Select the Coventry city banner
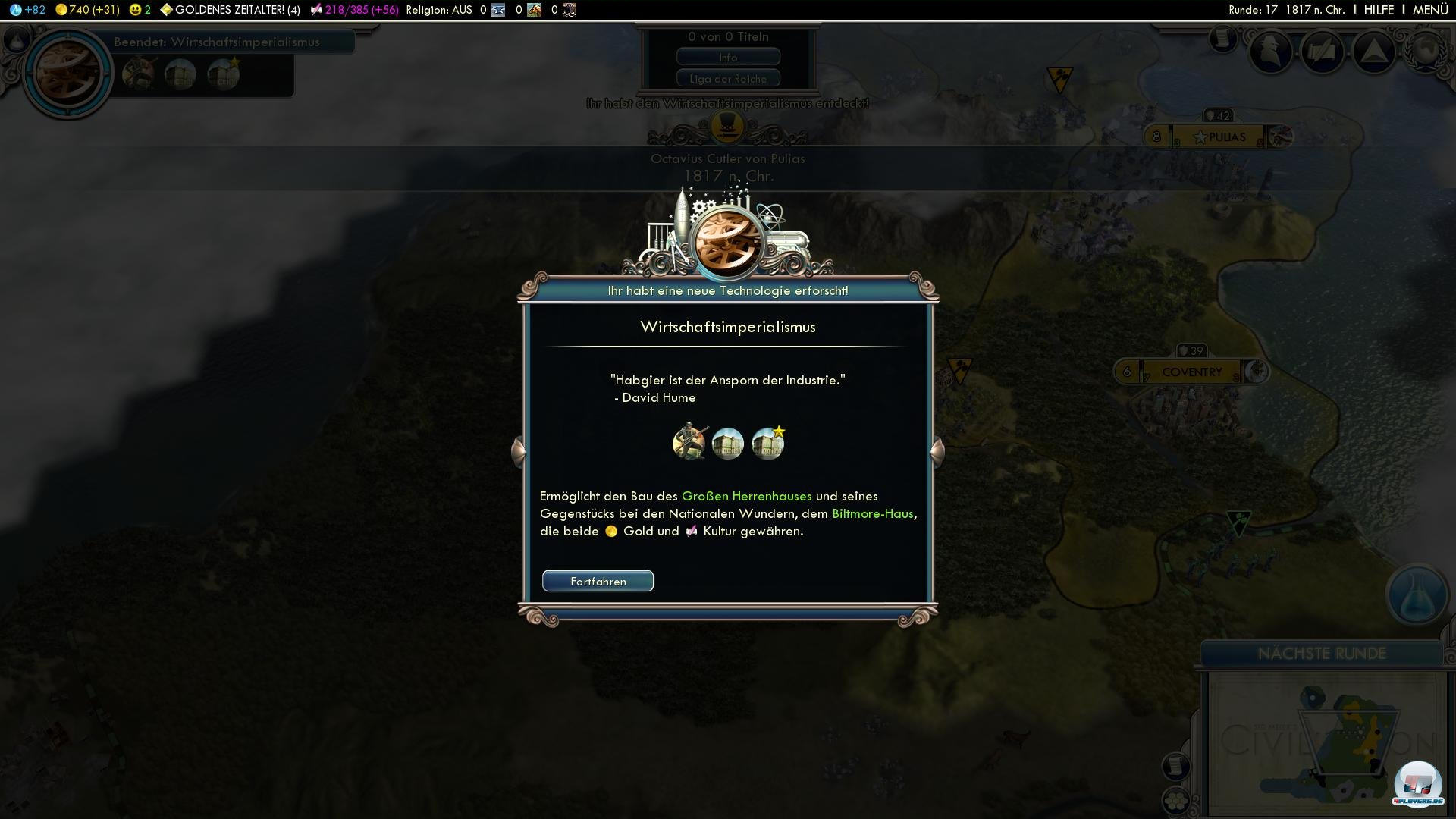 (x=1191, y=372)
